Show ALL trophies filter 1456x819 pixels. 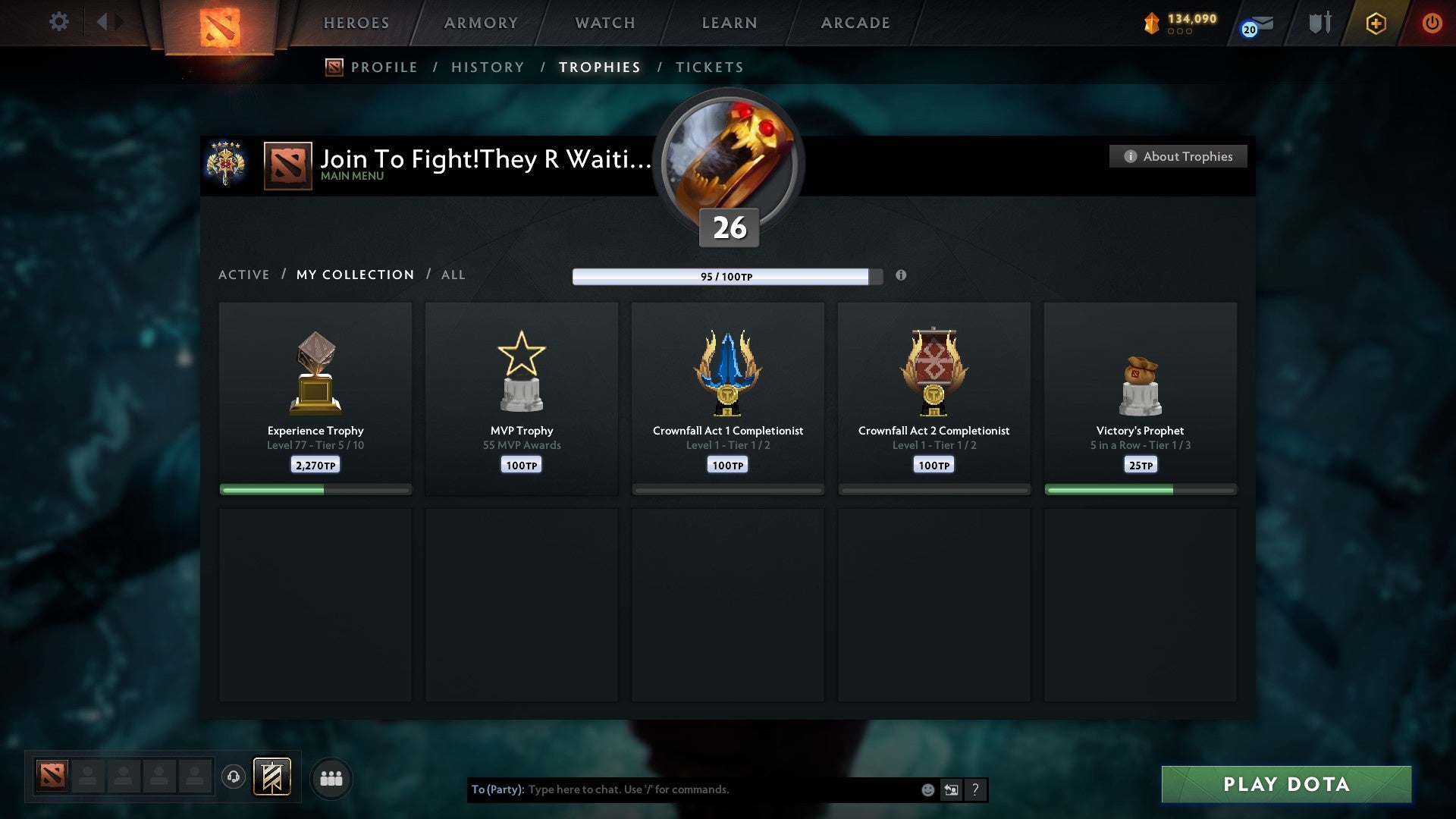point(453,275)
